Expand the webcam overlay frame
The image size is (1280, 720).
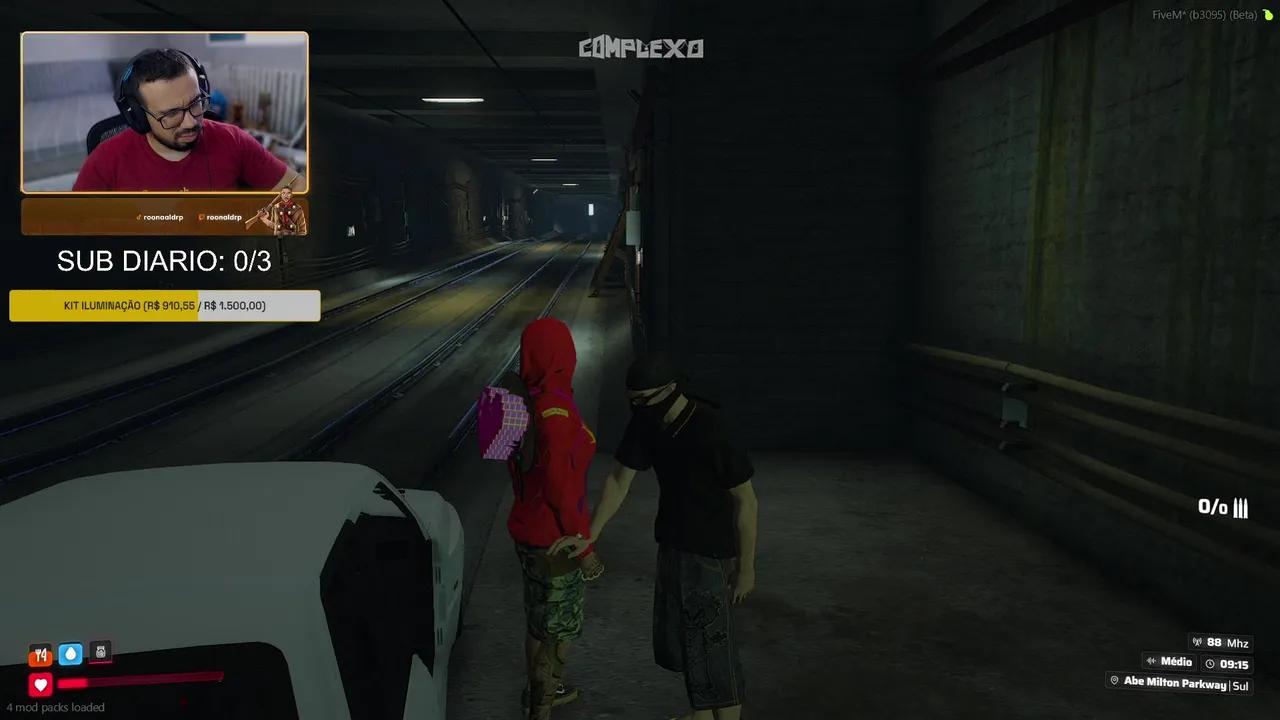click(x=163, y=113)
